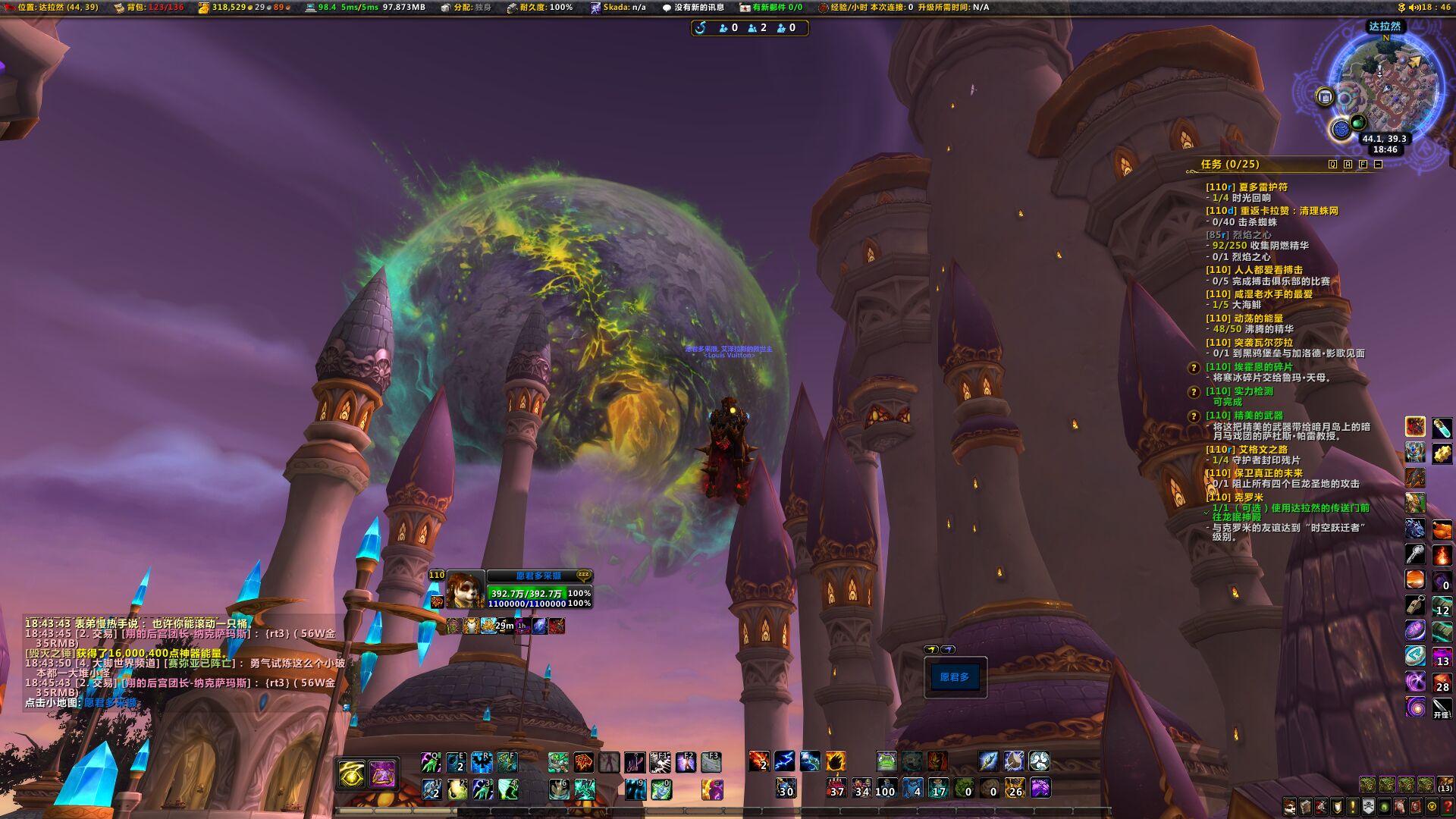
Task: Click the red question mark help button
Action: 1448,806
